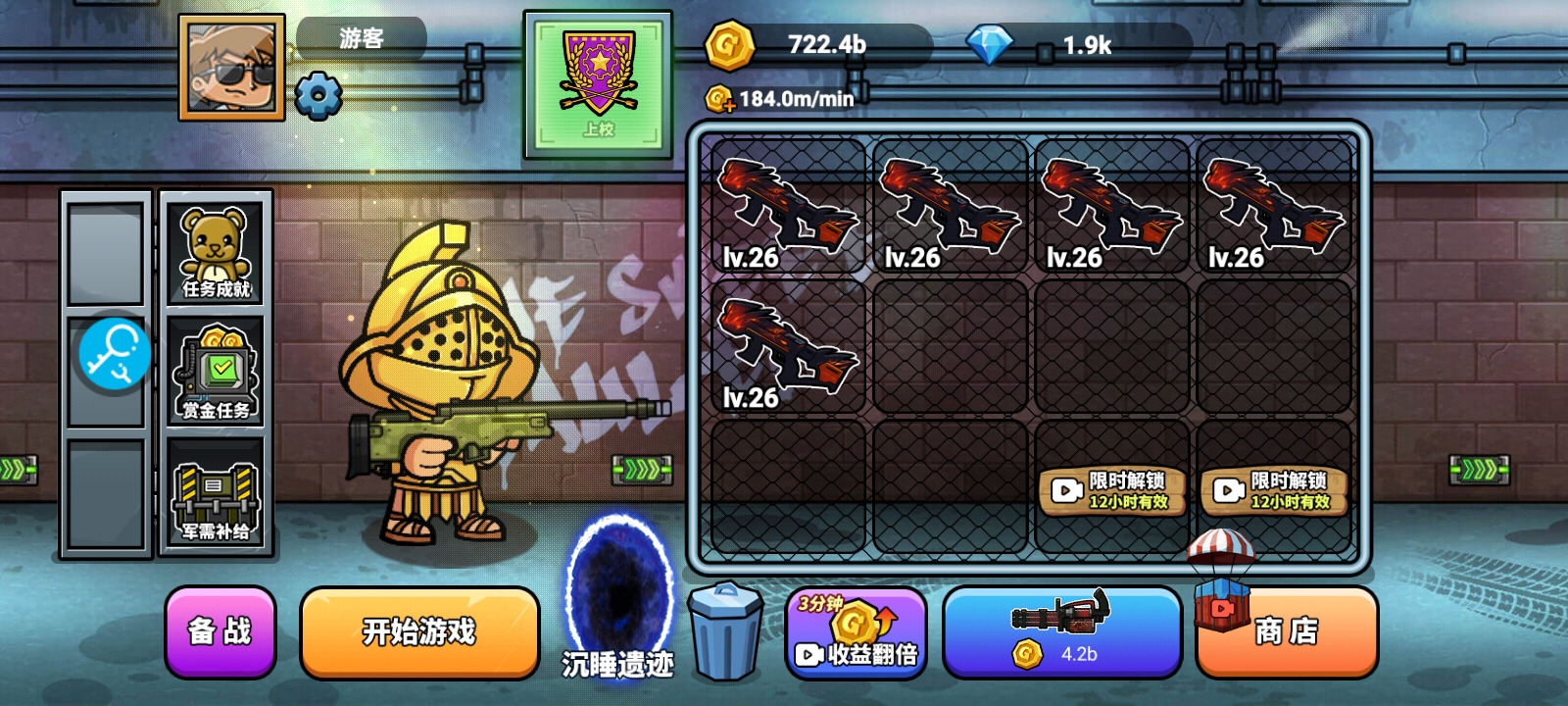The height and width of the screenshot is (706, 1568).
Task: View the 上校 rank badge
Action: point(598,84)
